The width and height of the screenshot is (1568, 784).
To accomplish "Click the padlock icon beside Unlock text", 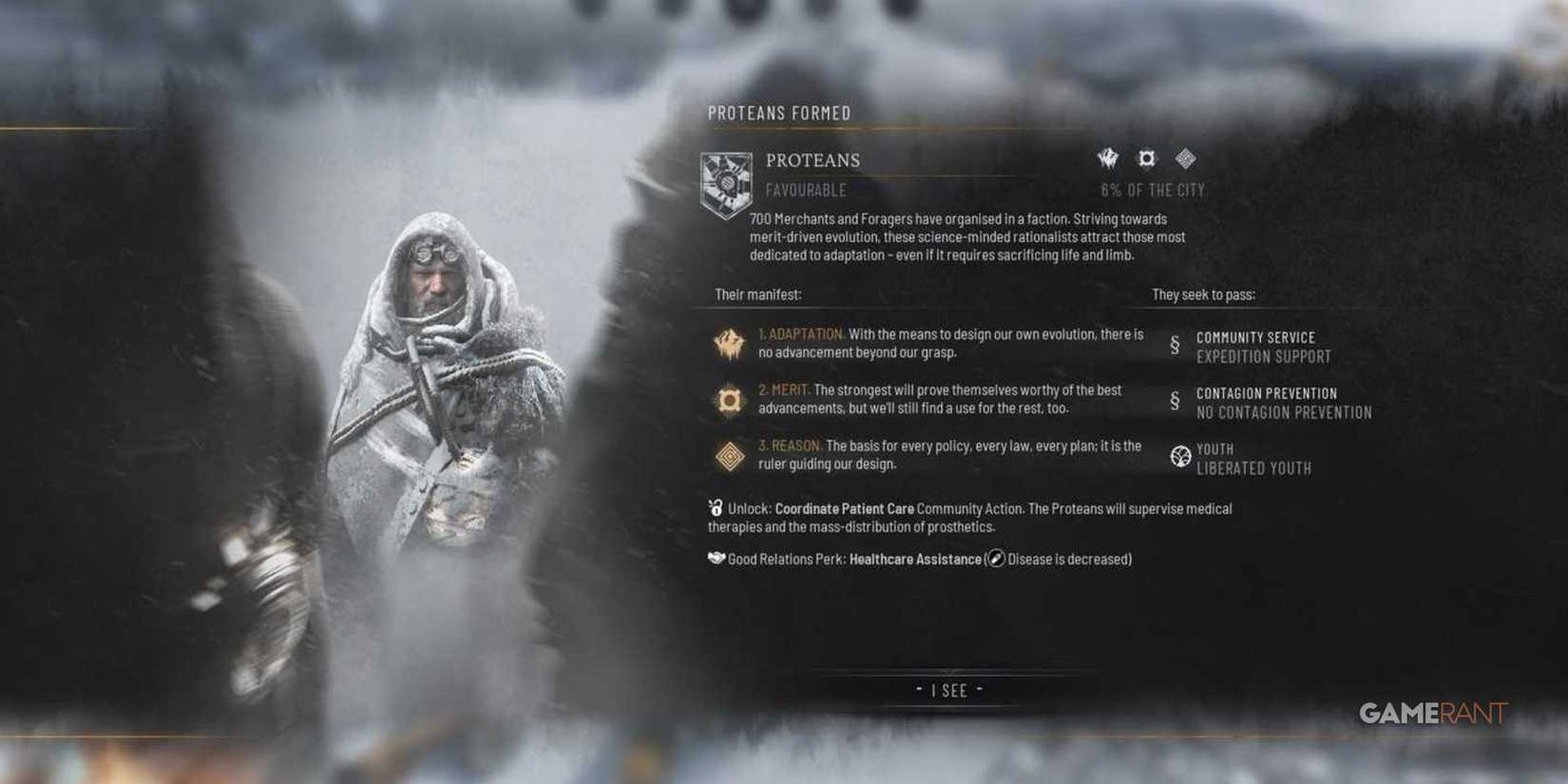I will point(715,508).
